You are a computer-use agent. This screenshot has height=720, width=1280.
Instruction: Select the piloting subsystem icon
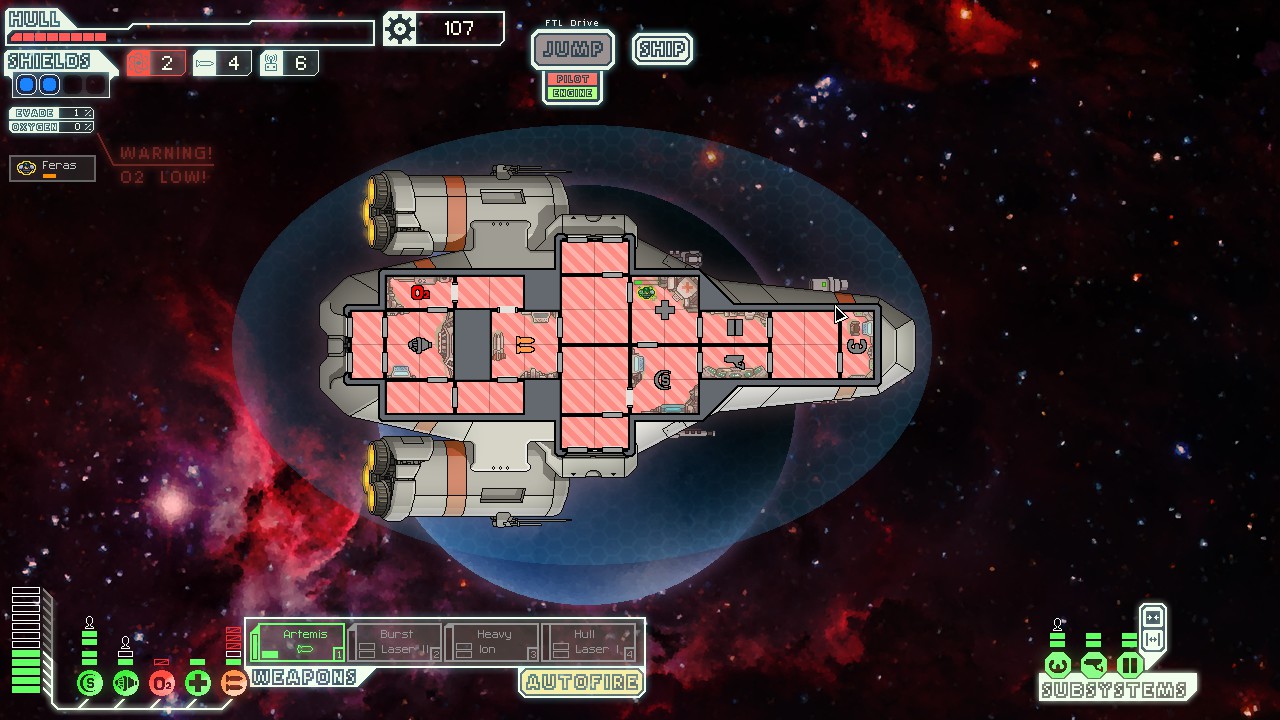tap(1058, 664)
